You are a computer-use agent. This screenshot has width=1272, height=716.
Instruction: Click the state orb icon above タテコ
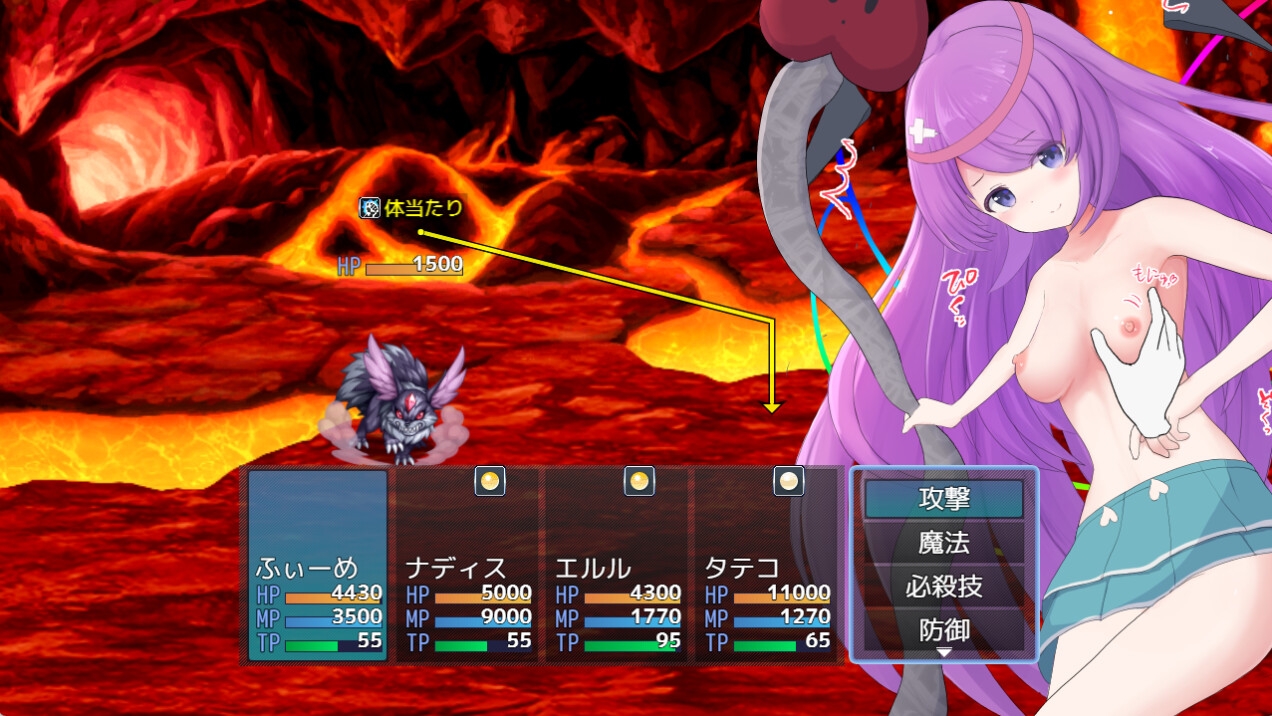pyautogui.click(x=789, y=481)
